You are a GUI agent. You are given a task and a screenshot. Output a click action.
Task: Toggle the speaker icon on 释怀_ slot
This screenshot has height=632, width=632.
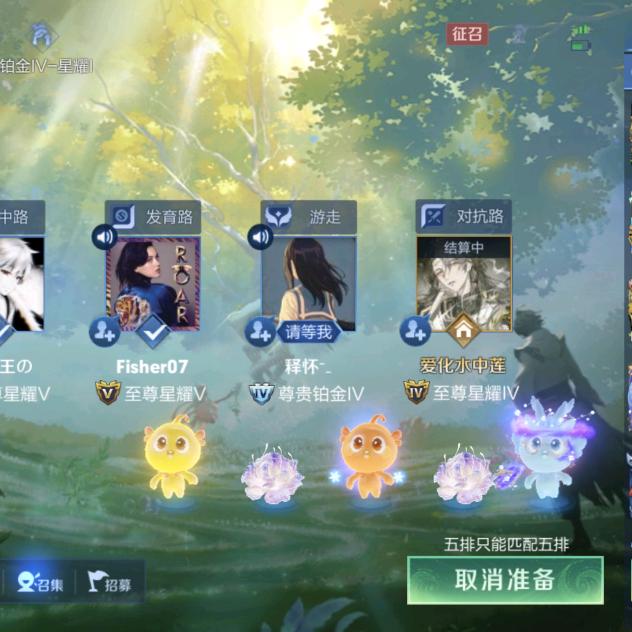[260, 237]
